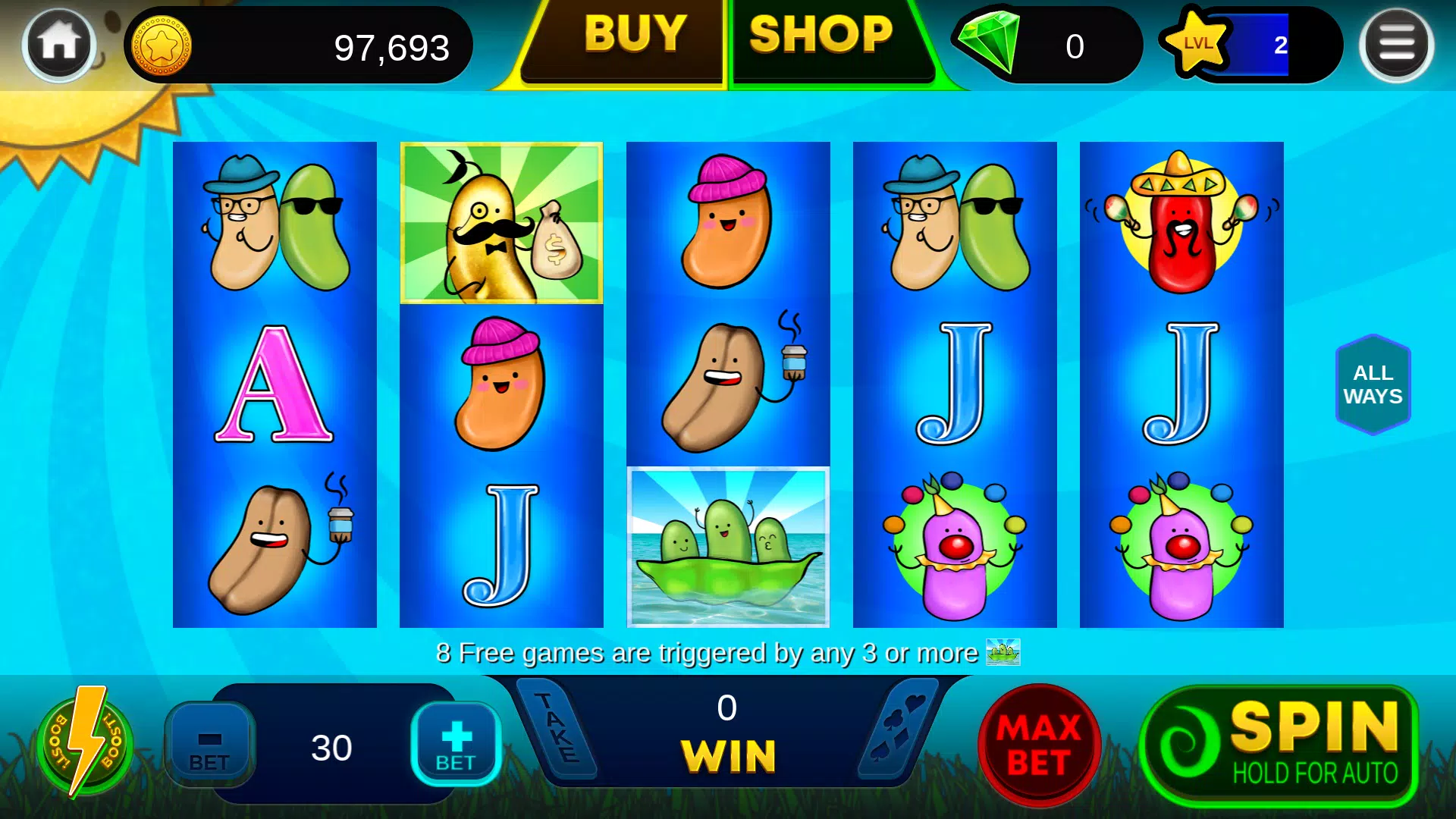Viewport: 1456px width, 819px height.
Task: Toggle the ALL WAYS indicator
Action: [x=1373, y=384]
